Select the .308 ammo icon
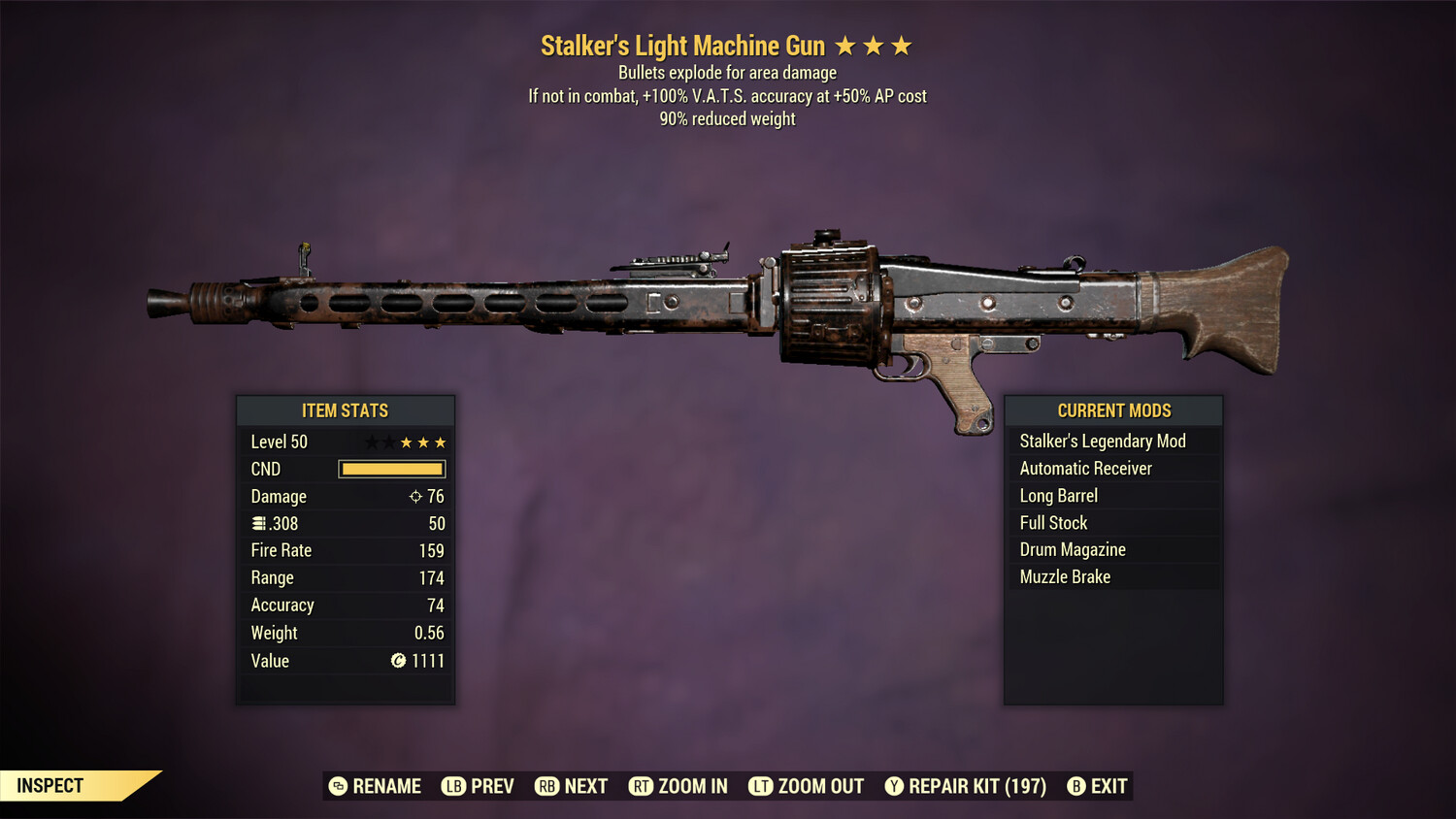The height and width of the screenshot is (819, 1456). tap(258, 523)
